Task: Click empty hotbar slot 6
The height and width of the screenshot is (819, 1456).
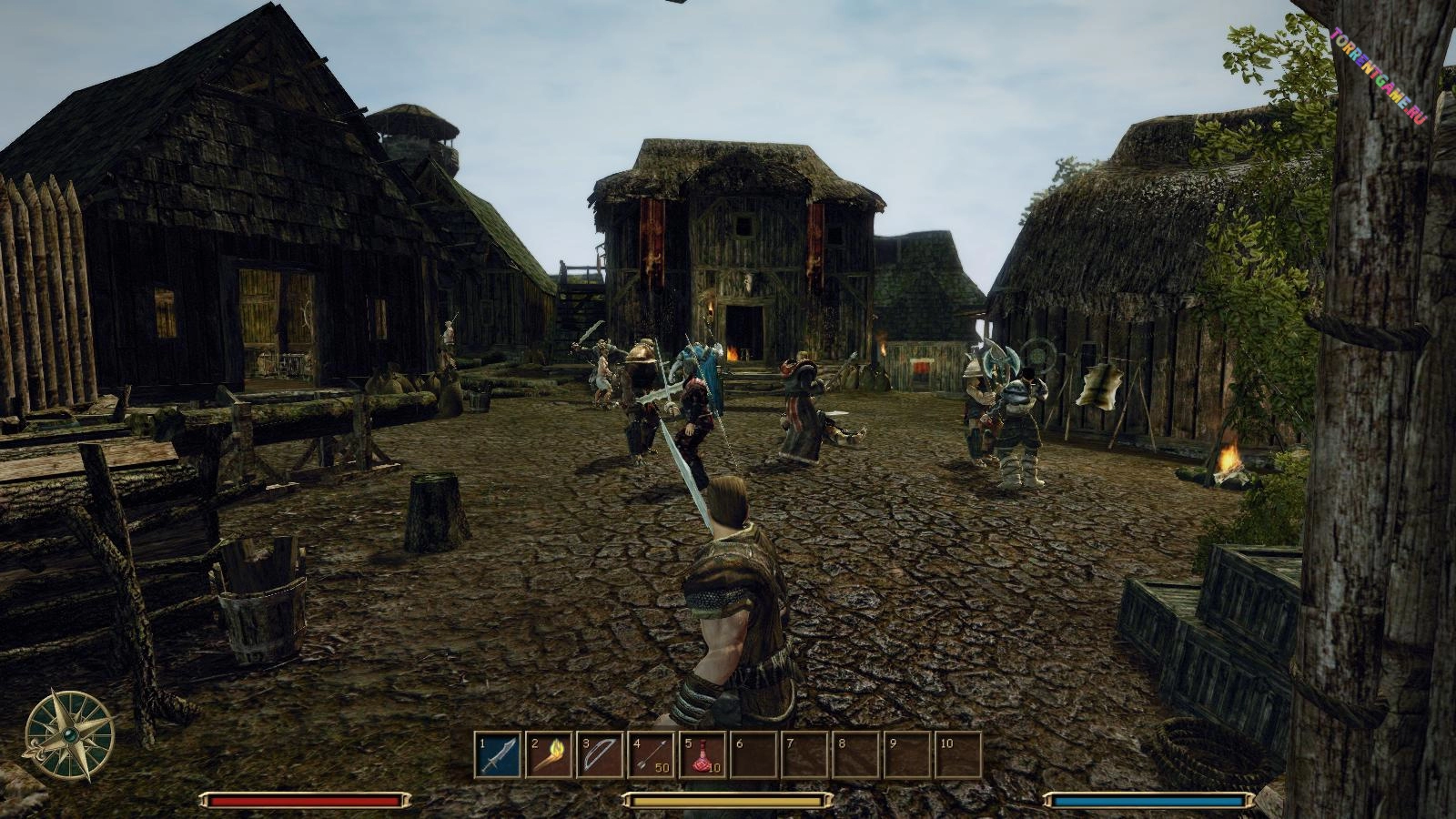Action: 753,755
